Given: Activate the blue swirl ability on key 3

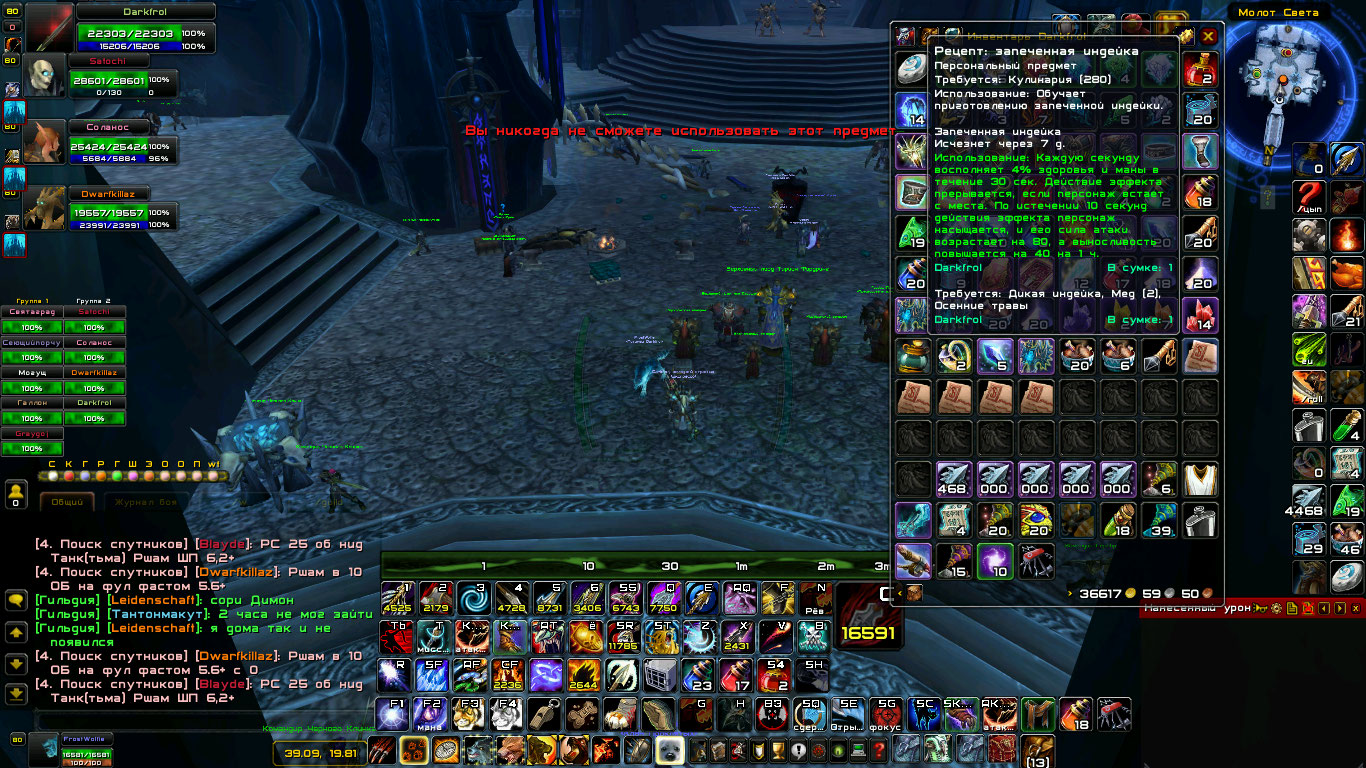Looking at the screenshot, I should click(474, 598).
